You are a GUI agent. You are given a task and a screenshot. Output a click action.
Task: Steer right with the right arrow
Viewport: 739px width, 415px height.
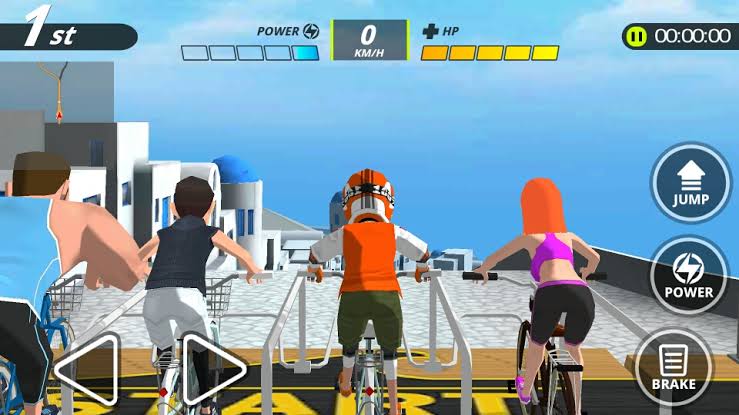214,368
